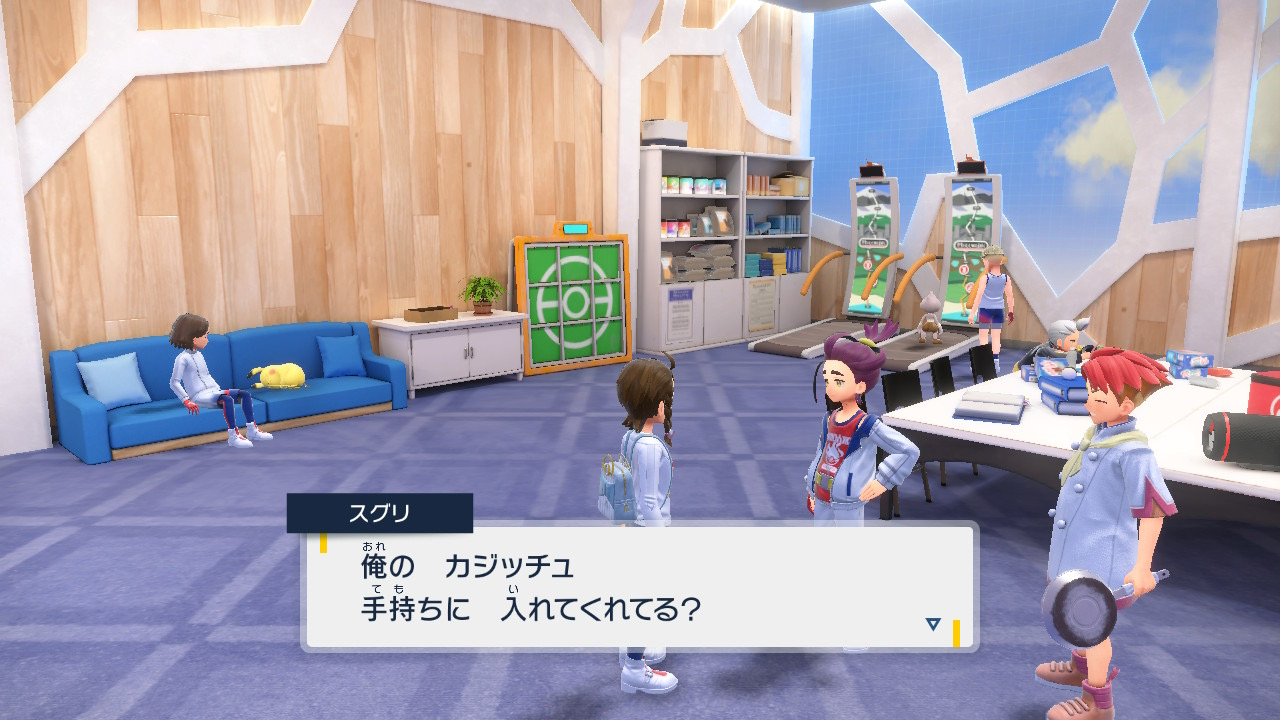The height and width of the screenshot is (720, 1280).
Task: Advance dialogue with the blue arrow indicator
Action: tap(933, 624)
